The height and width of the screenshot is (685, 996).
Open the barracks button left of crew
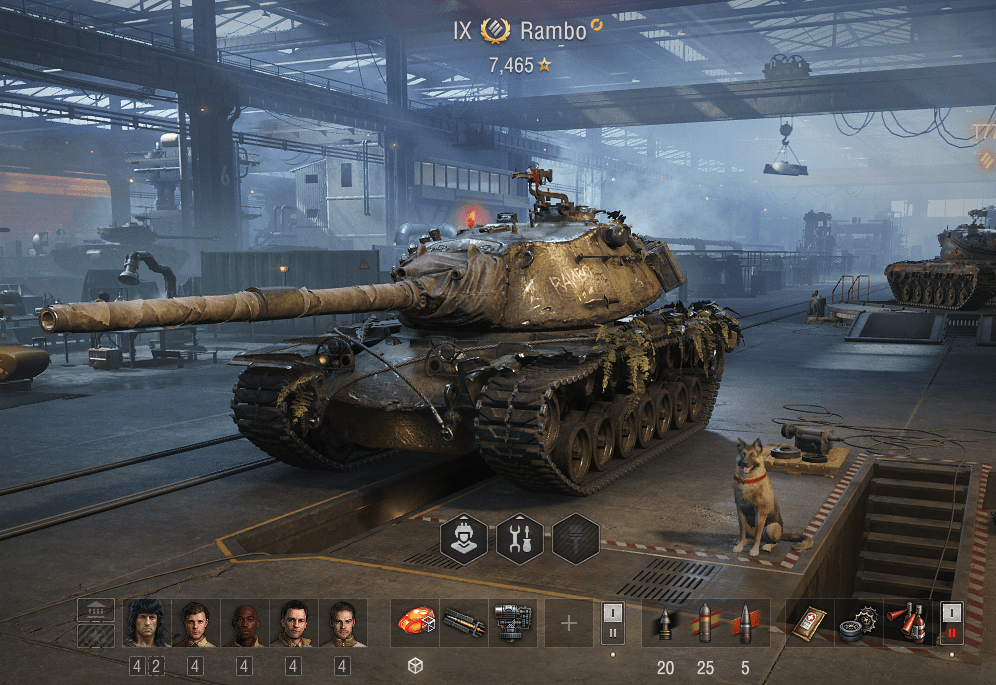click(x=96, y=611)
